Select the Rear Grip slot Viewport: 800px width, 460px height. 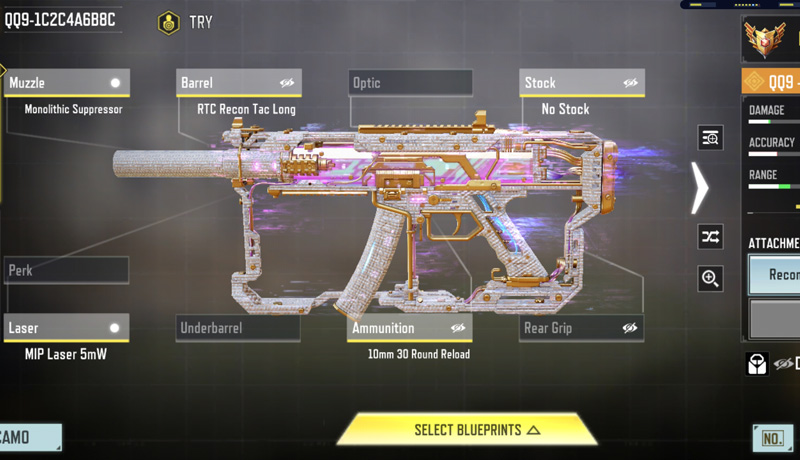[570, 328]
